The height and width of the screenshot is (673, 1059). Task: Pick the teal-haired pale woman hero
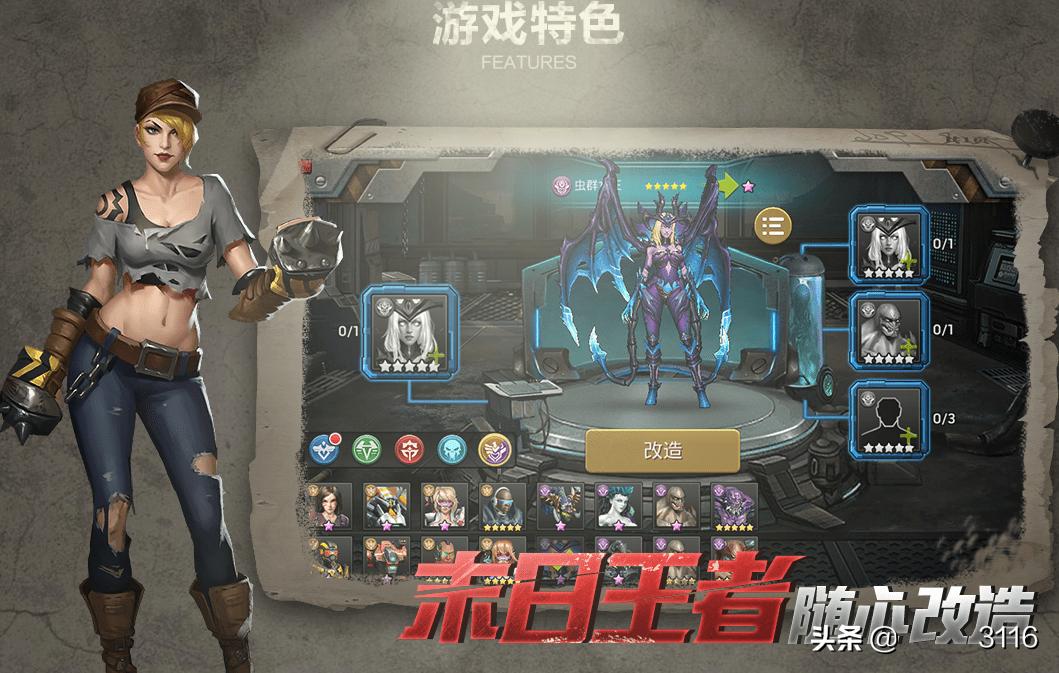(x=618, y=506)
